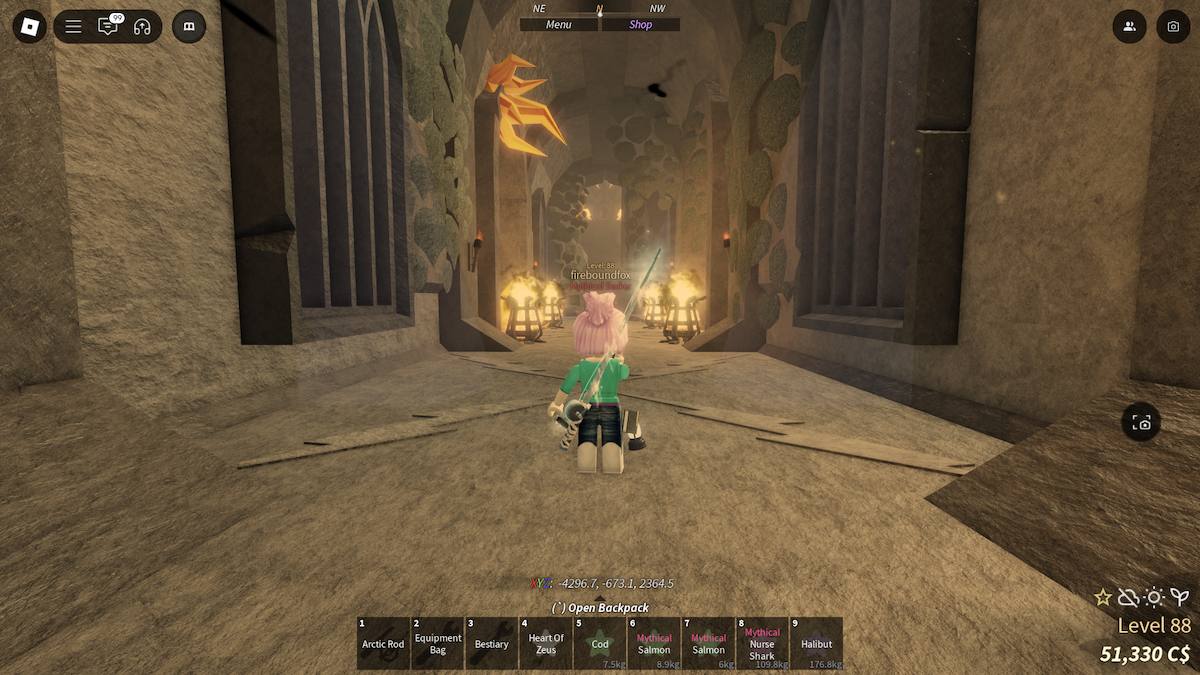Activate the capture-mode camera button

click(x=1141, y=423)
